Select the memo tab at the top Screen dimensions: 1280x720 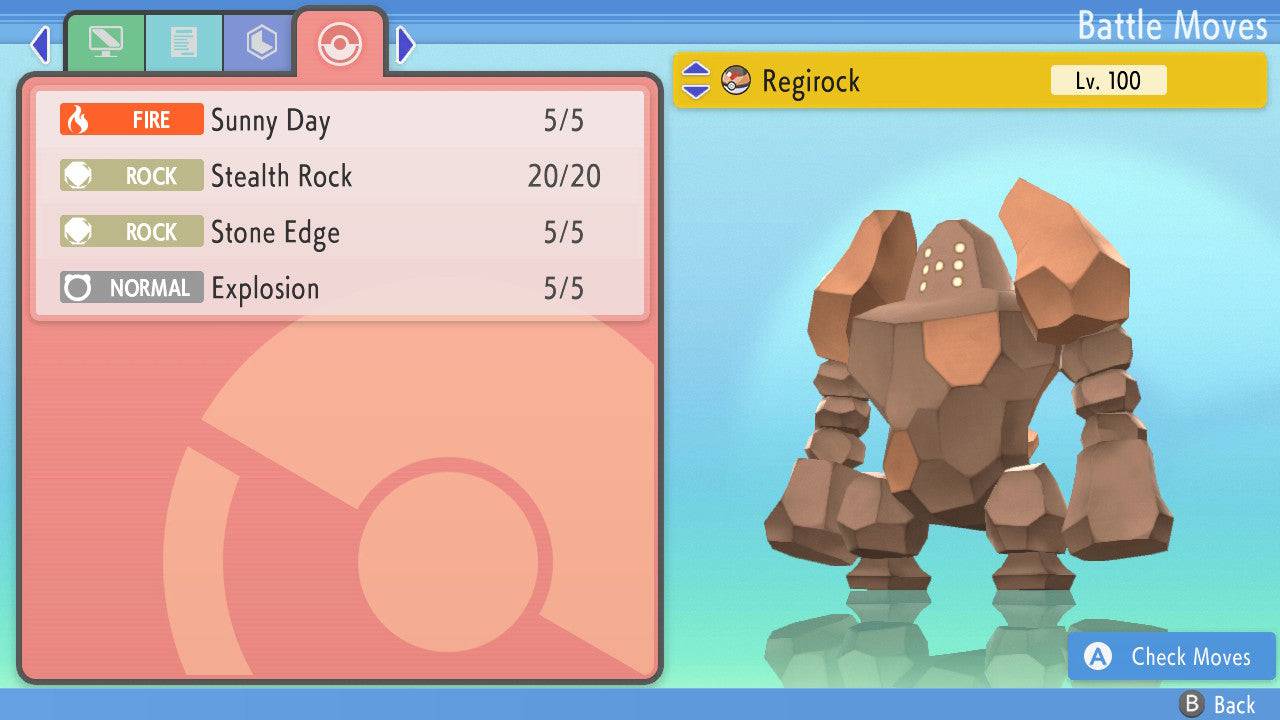tap(183, 42)
